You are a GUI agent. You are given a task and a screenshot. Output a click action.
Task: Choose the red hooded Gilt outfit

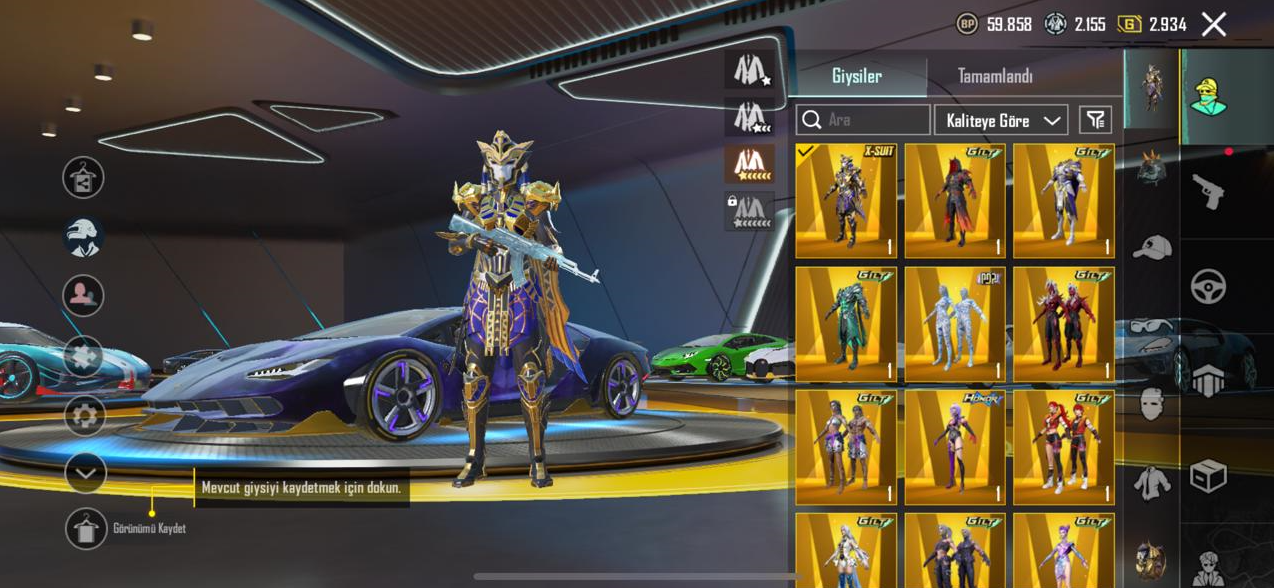tap(955, 201)
